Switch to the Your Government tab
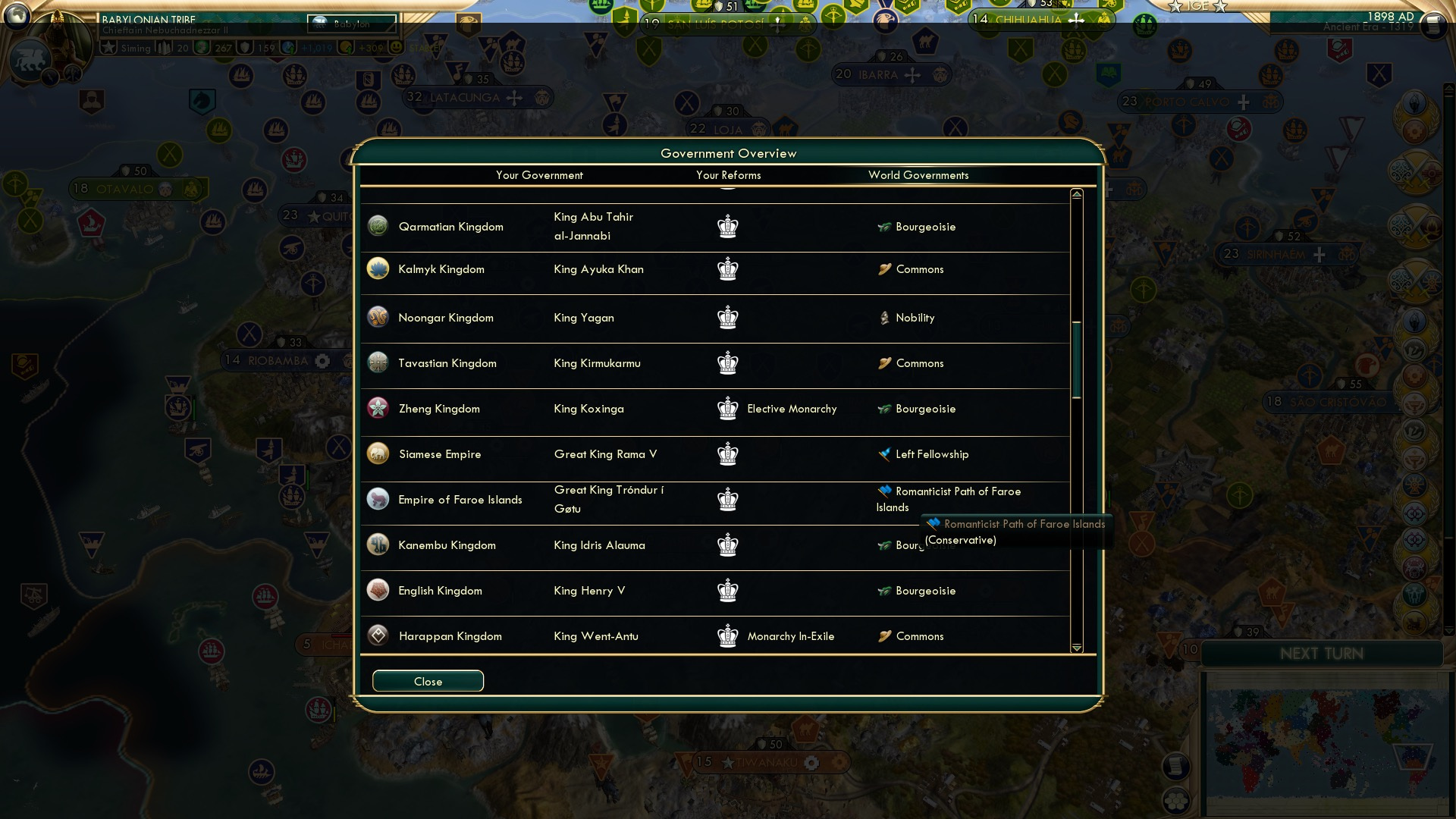 [539, 175]
